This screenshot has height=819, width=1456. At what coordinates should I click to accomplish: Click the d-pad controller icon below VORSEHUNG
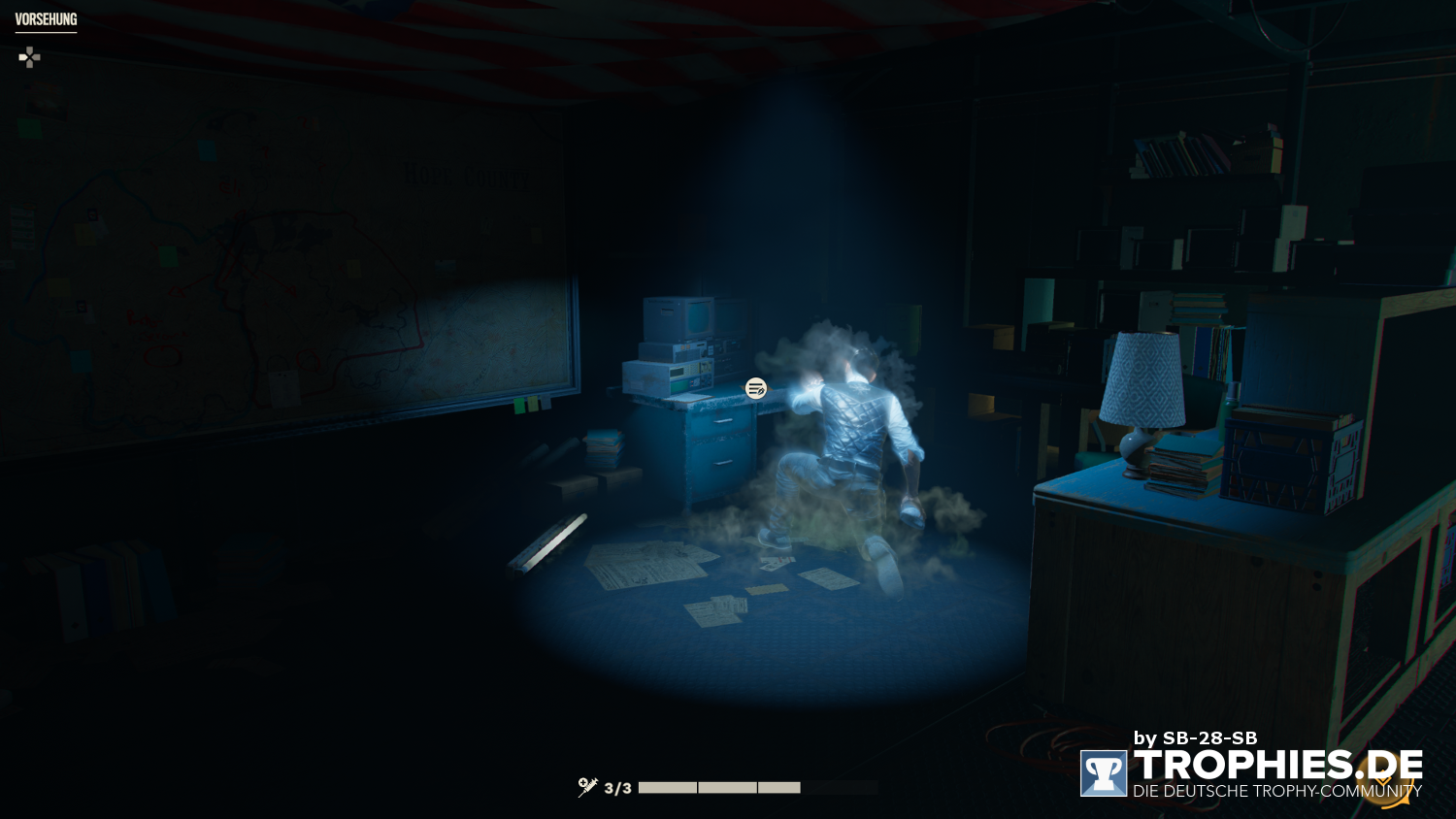coord(29,57)
